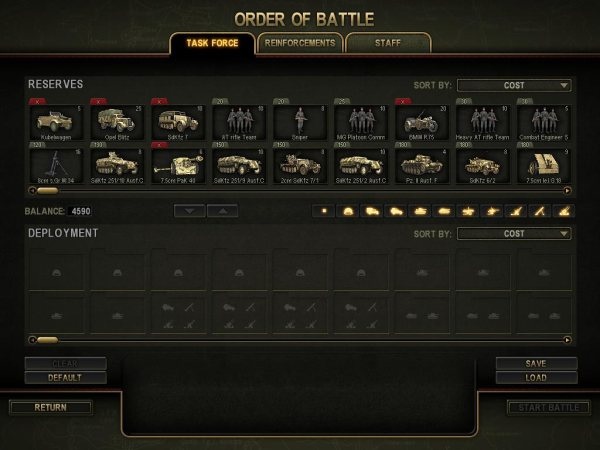Reset deployment with the Default button

pos(66,378)
